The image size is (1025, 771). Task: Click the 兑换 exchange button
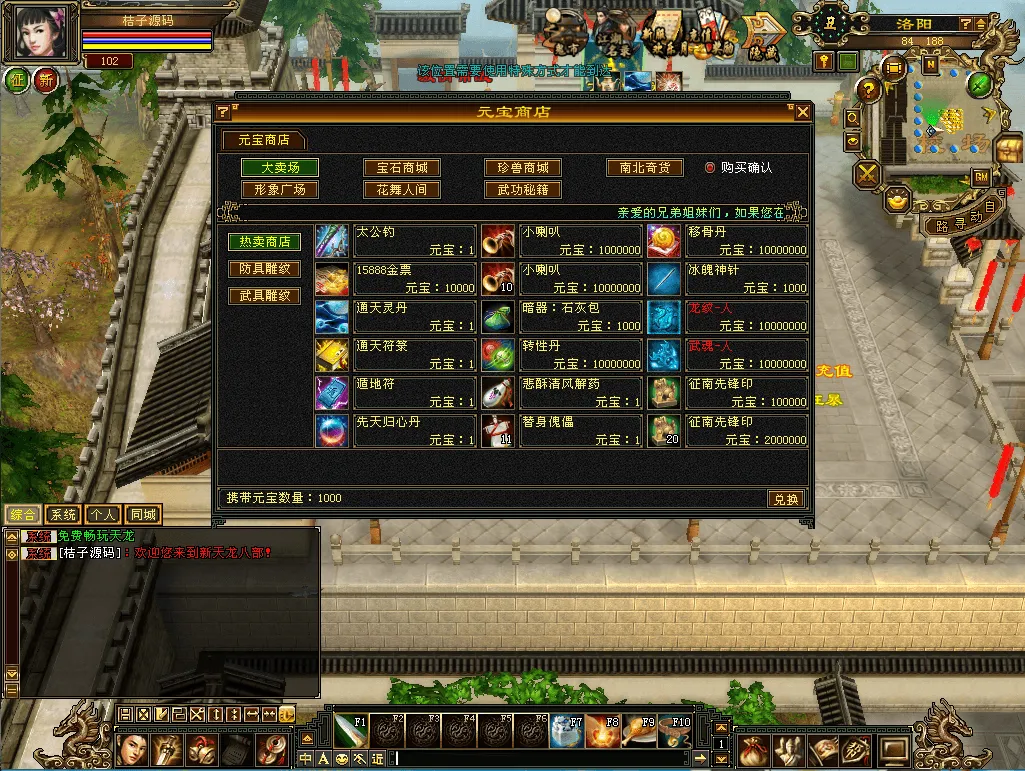[786, 499]
